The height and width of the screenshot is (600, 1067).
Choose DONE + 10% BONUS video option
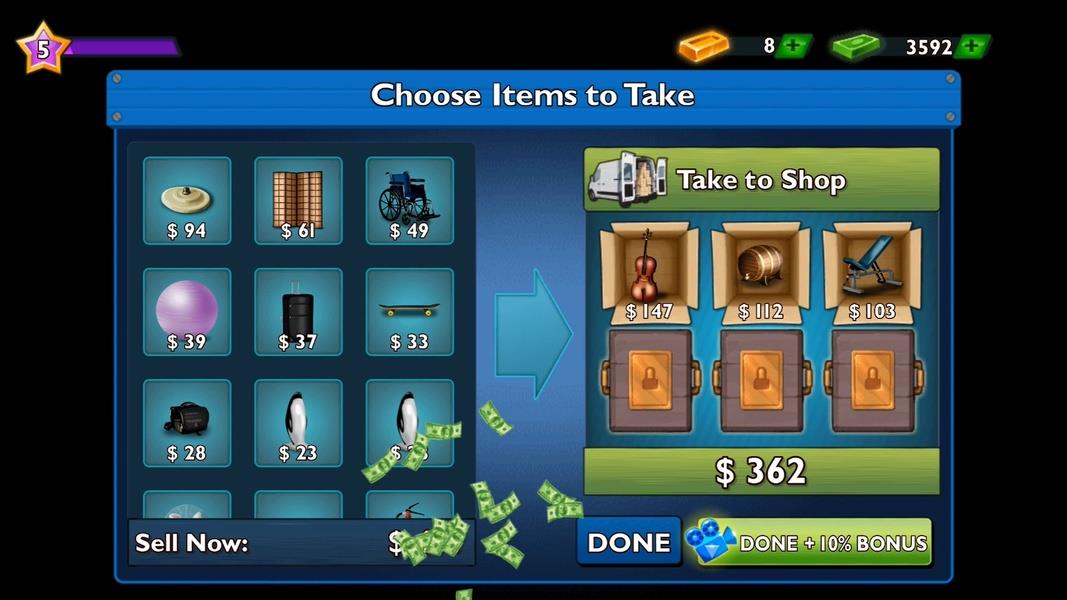(x=808, y=542)
